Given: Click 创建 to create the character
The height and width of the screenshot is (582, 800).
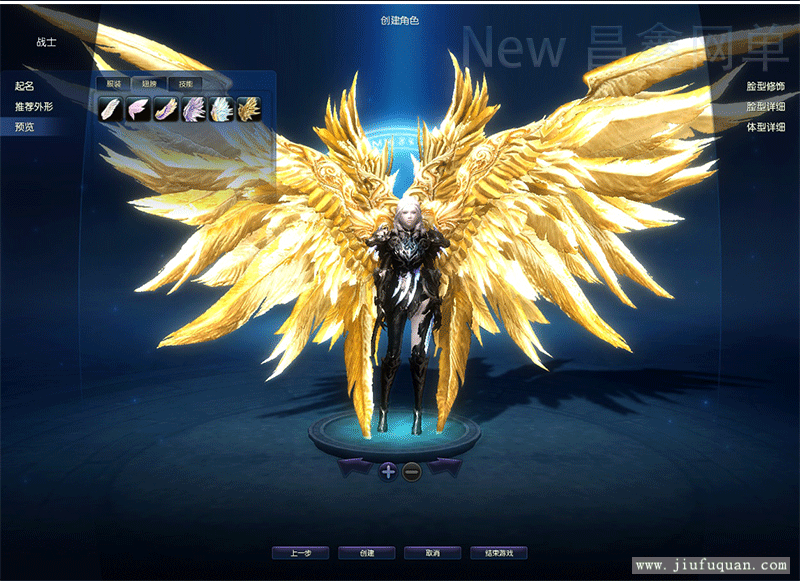Looking at the screenshot, I should 366,553.
